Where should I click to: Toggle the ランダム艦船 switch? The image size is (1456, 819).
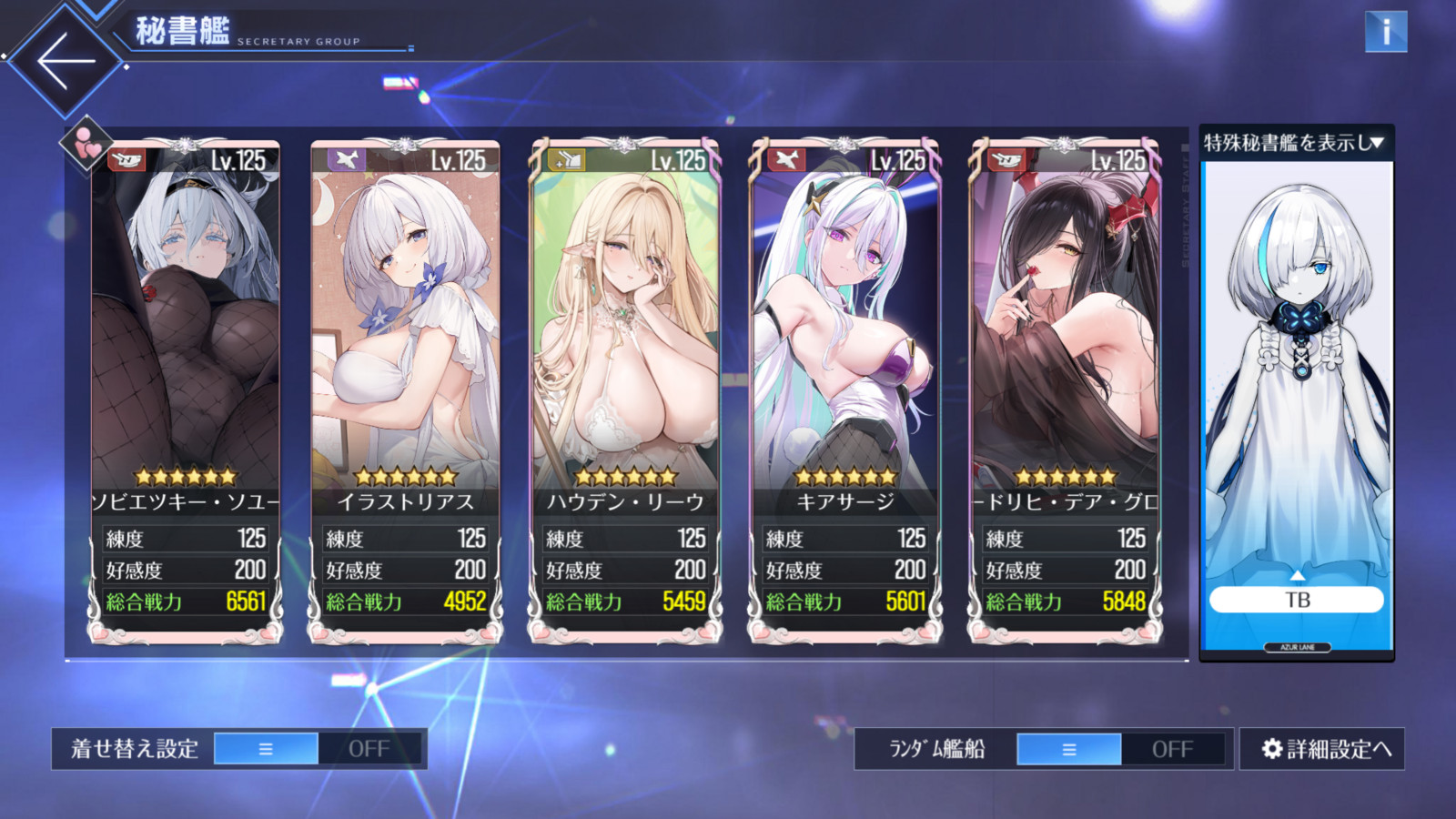coord(1121,749)
